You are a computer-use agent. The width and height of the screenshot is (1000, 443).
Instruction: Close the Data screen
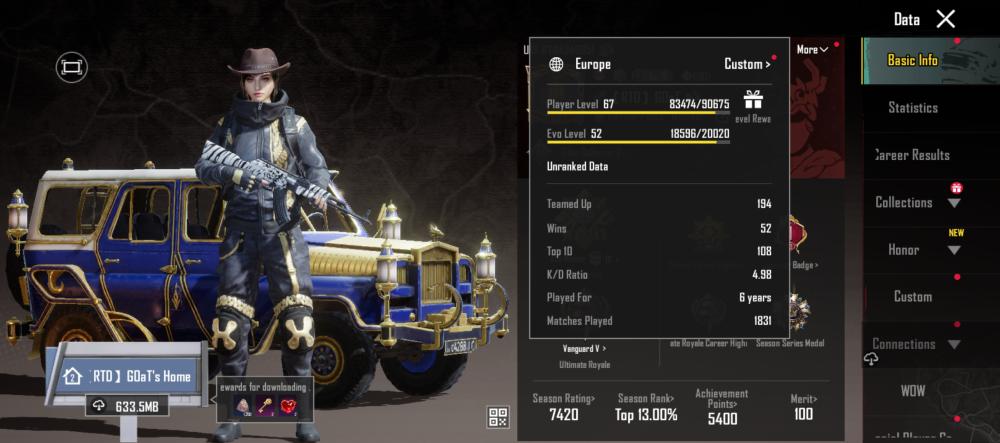[945, 19]
